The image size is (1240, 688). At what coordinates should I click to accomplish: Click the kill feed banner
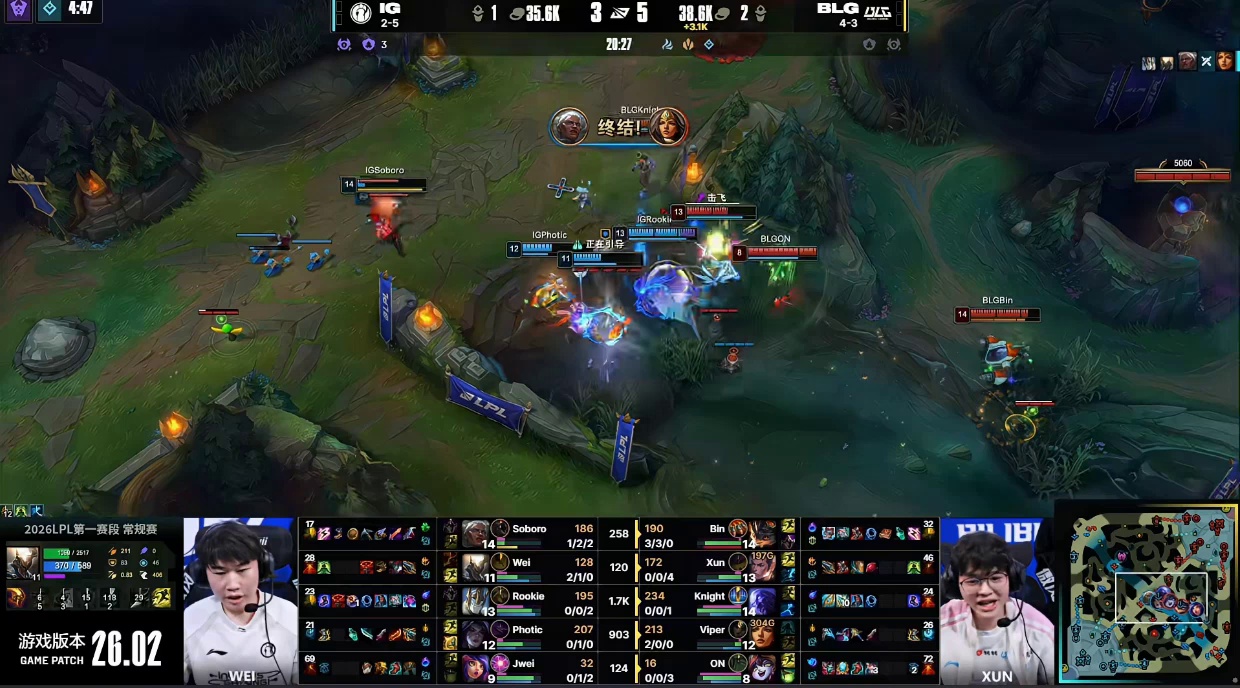[x=618, y=127]
